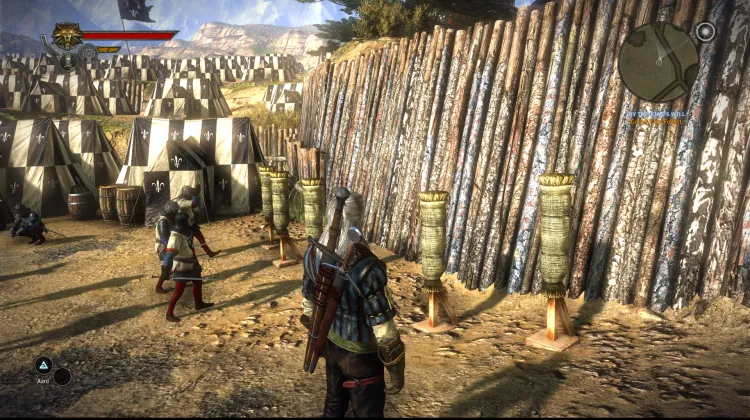Click the skull status icon under the medallion
This screenshot has width=750, height=420.
68,60
